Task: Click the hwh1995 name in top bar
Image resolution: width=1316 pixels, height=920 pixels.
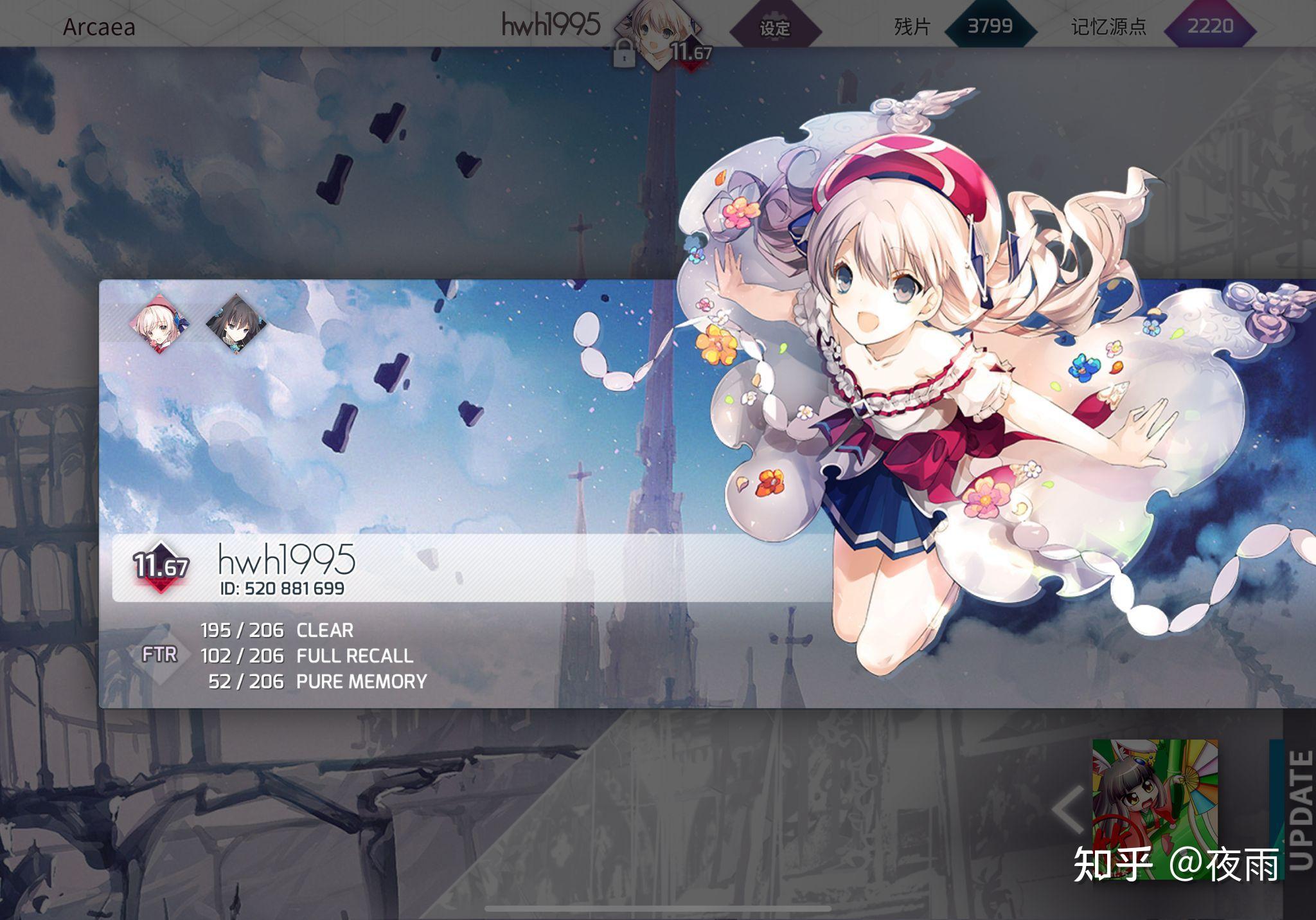Action: coord(551,26)
